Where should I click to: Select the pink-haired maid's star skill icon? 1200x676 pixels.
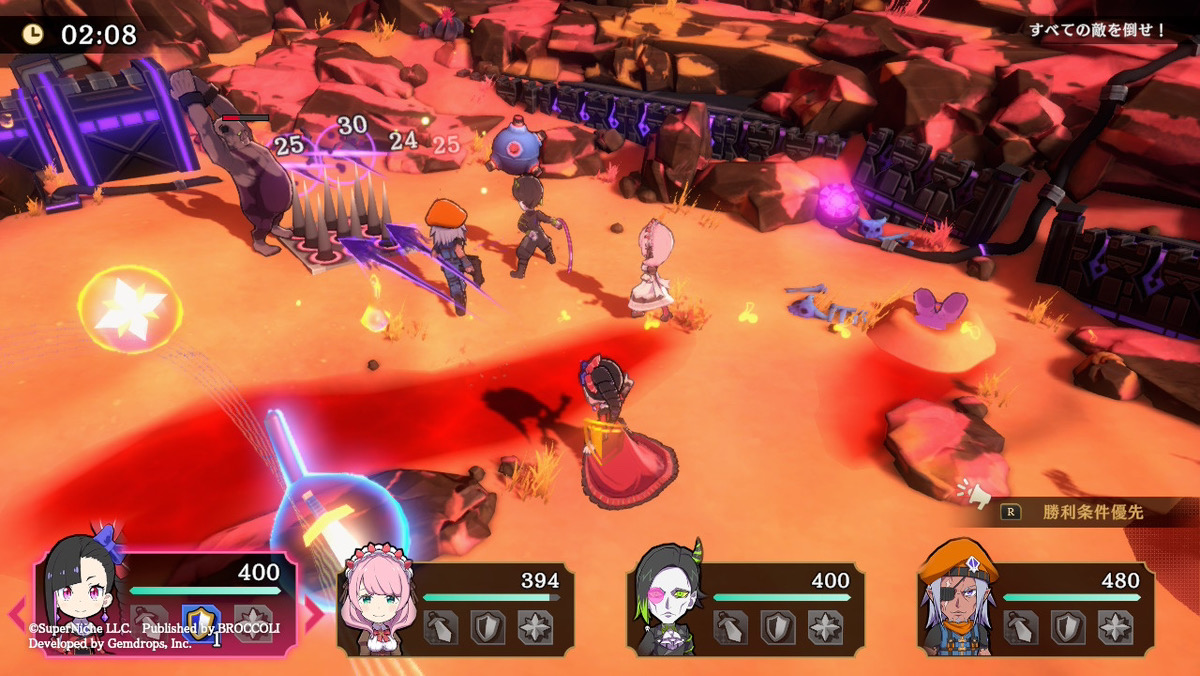tap(535, 627)
